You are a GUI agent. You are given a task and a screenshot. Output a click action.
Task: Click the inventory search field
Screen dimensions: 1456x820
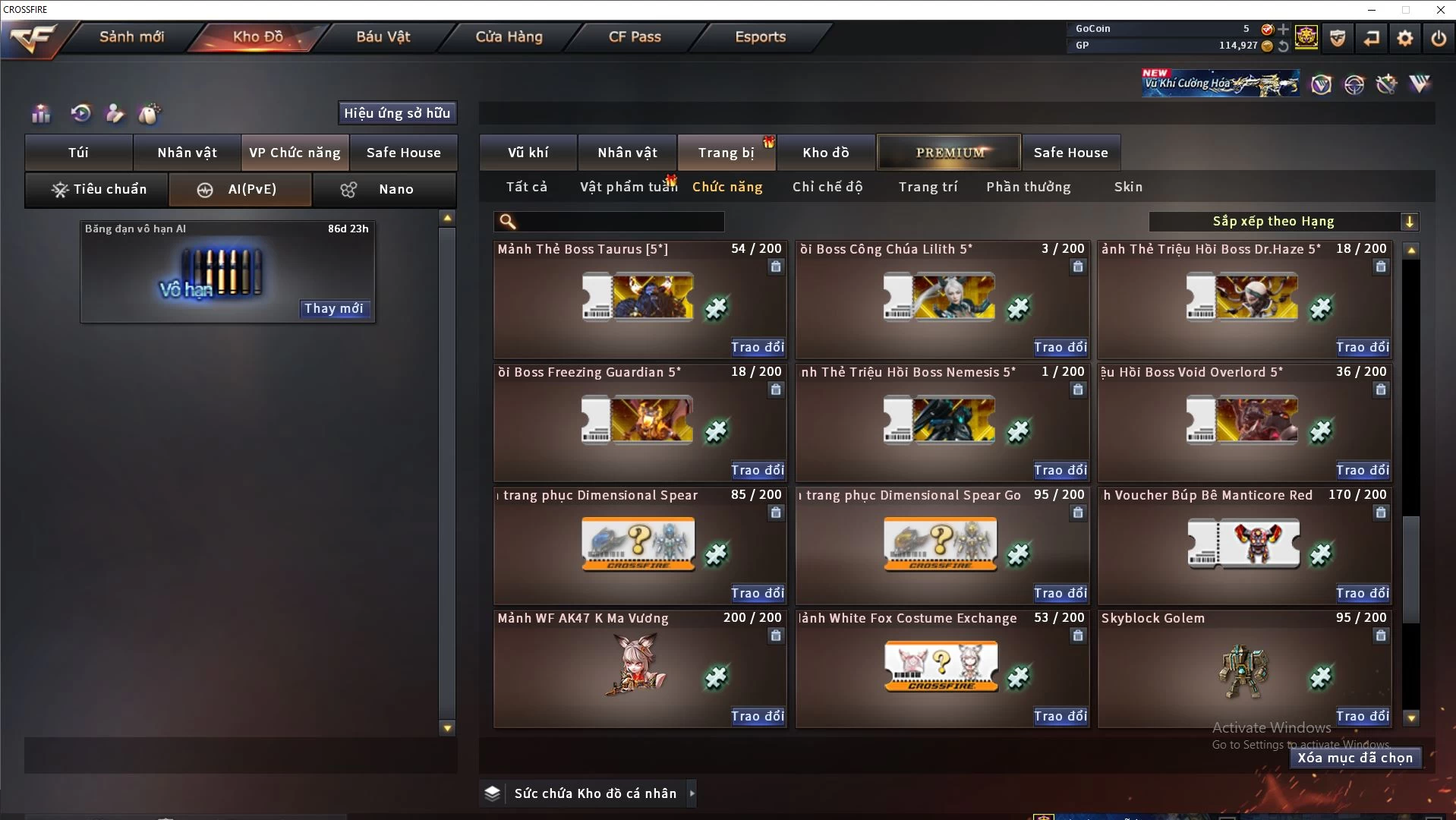click(619, 222)
